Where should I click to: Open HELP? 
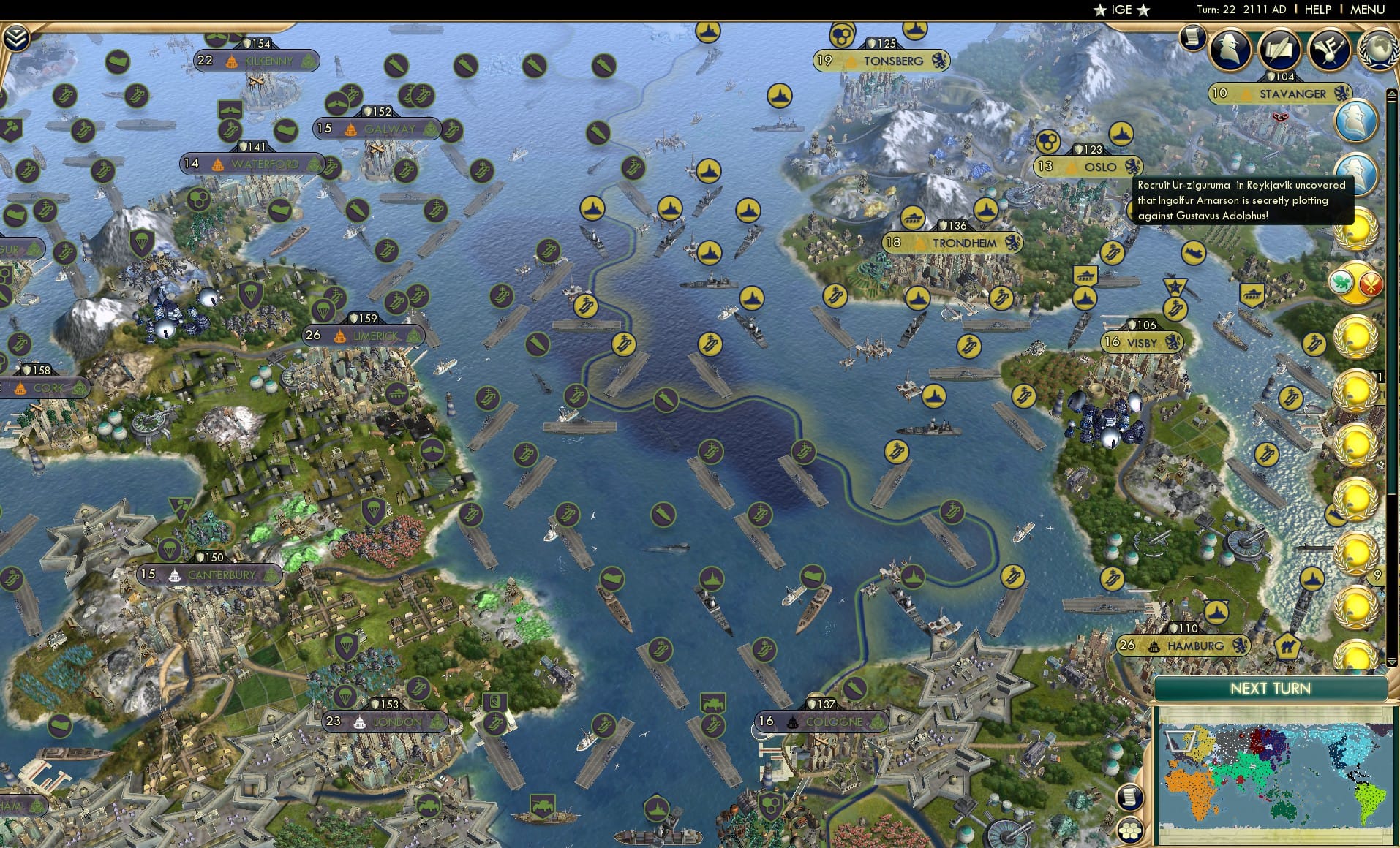(x=1317, y=10)
